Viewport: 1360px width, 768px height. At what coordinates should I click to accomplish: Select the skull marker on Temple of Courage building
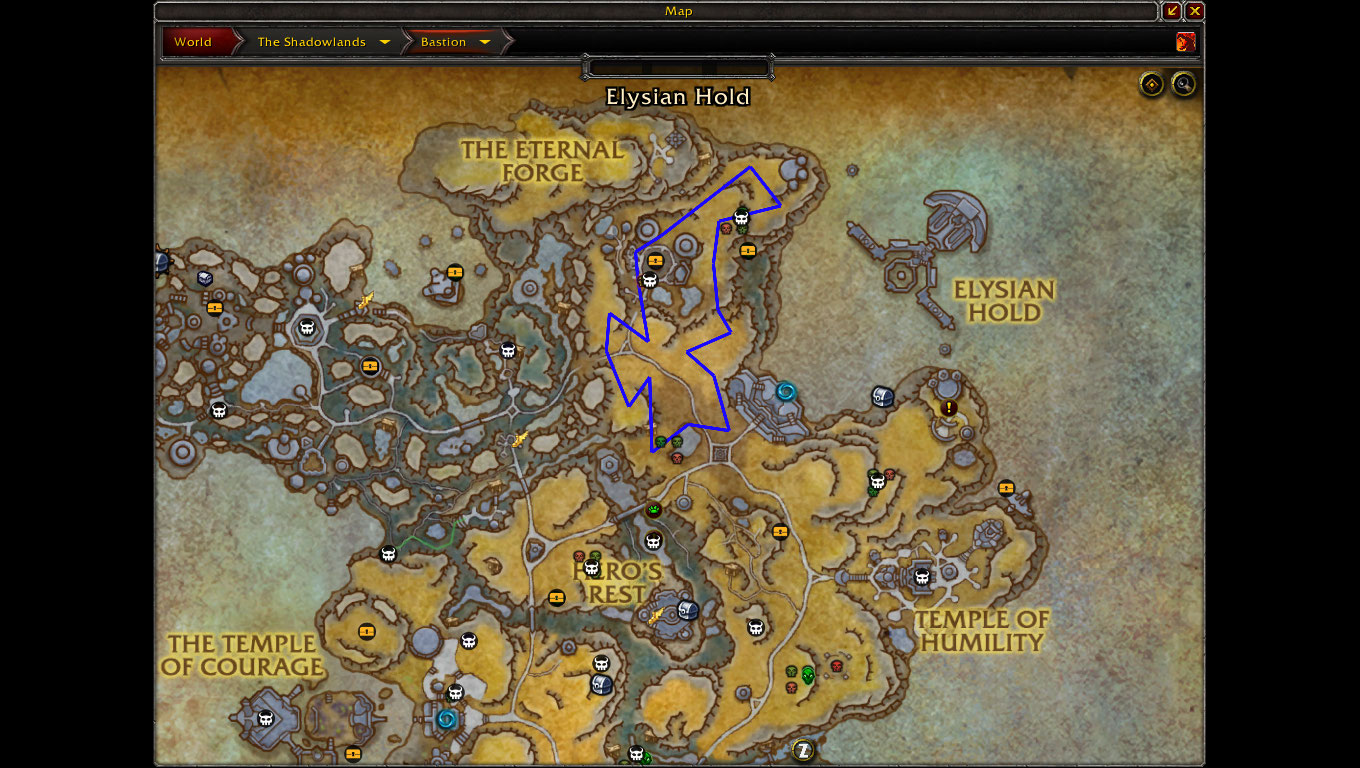(266, 718)
